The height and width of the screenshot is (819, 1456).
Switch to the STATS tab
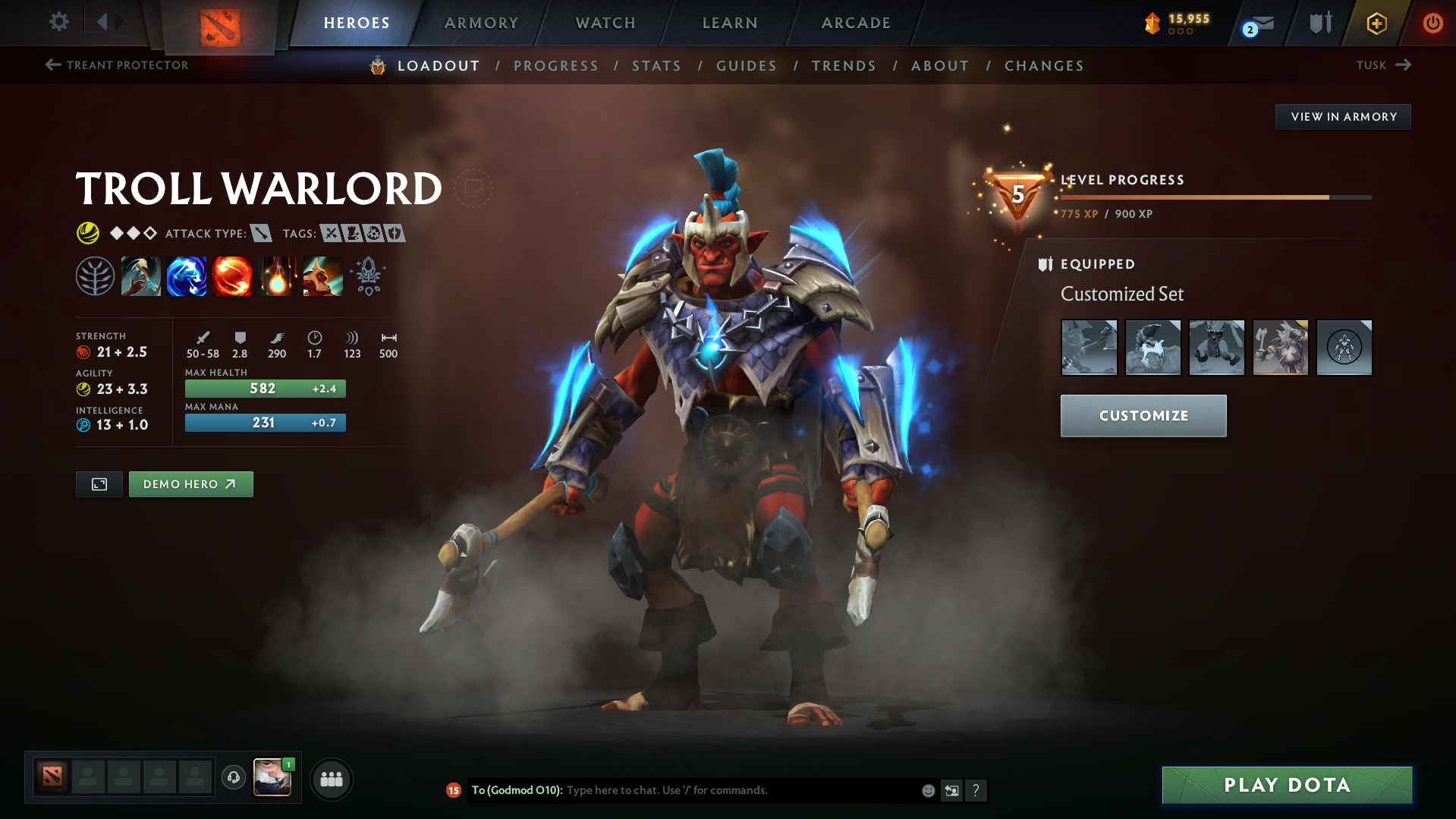tap(656, 66)
